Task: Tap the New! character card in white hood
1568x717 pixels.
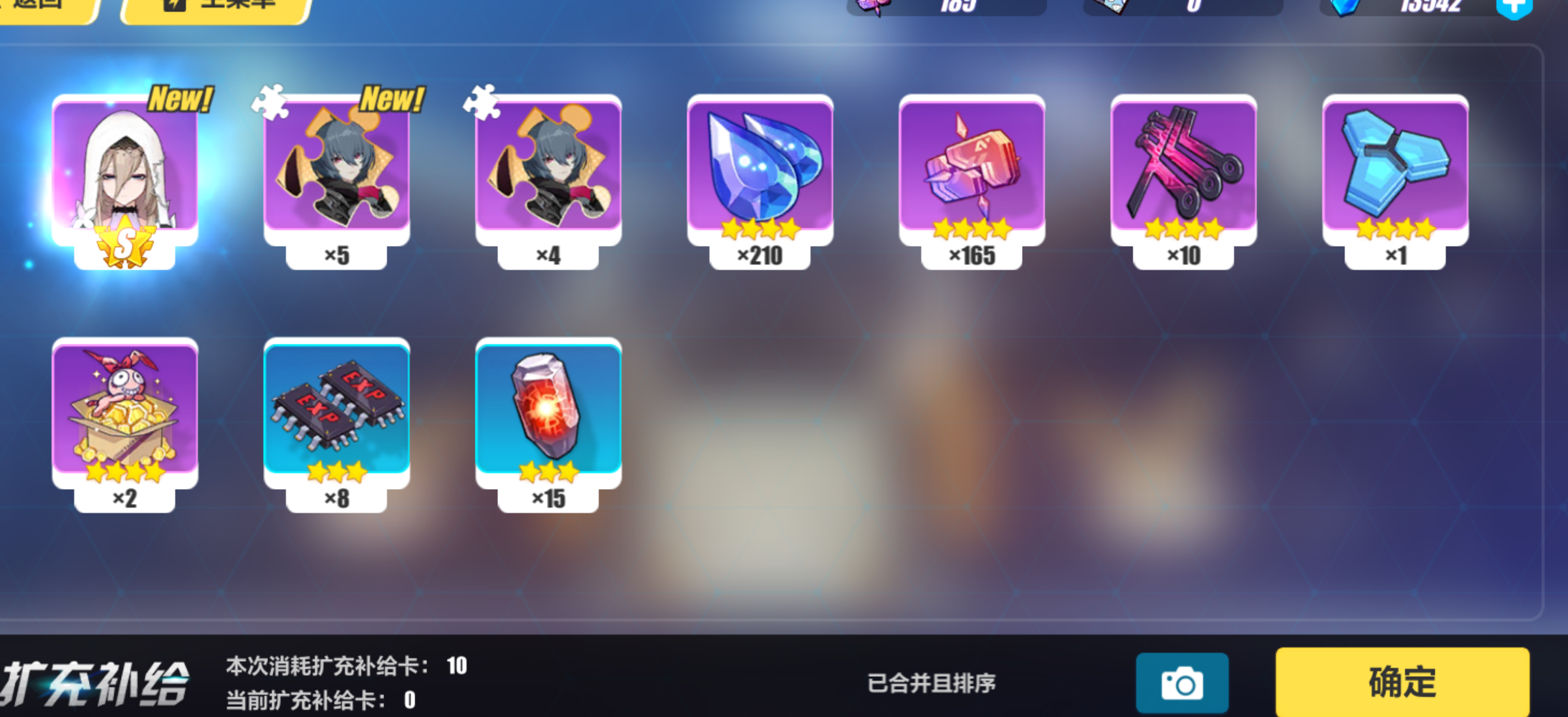Action: (123, 168)
